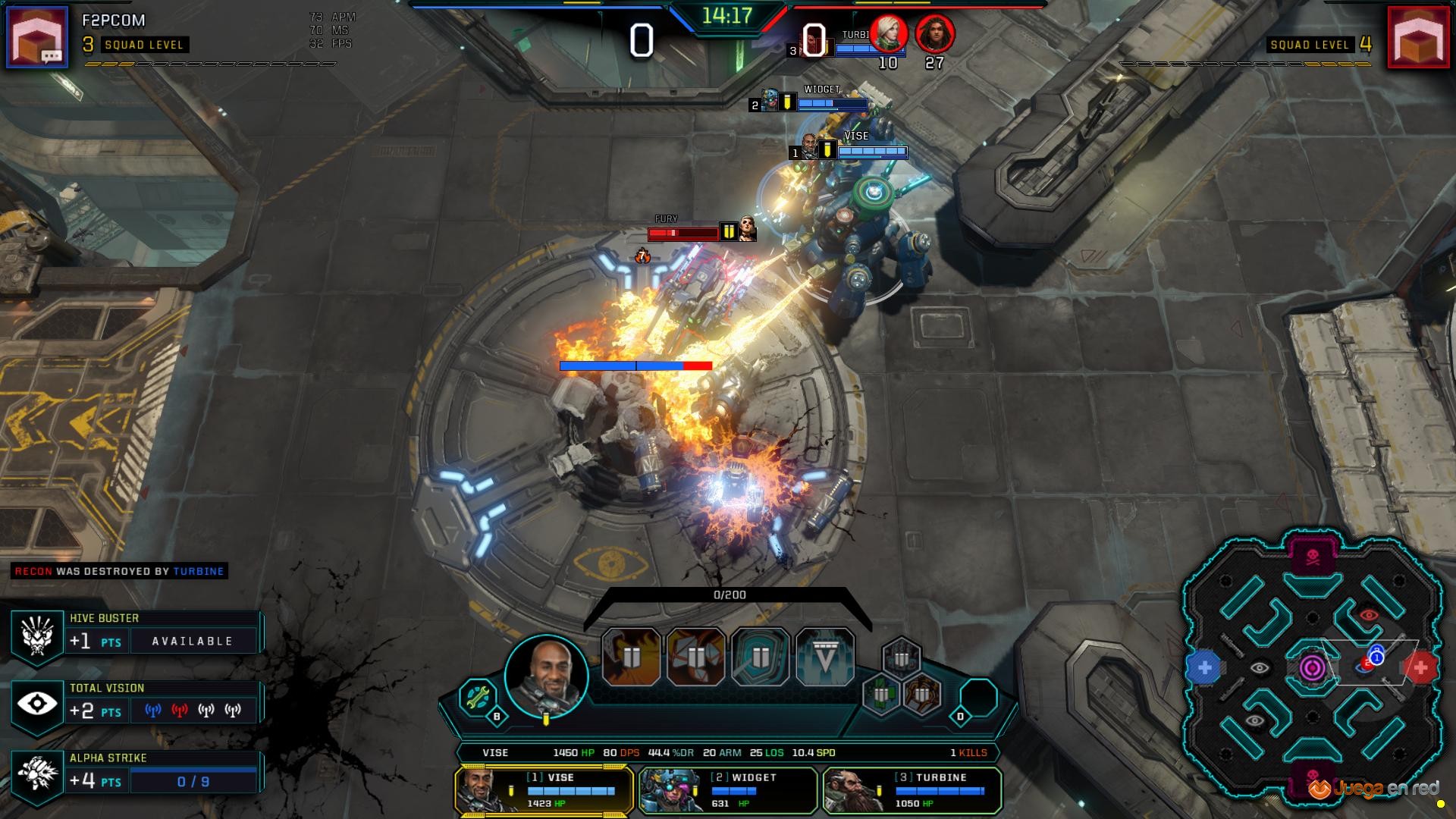Click the blue base cross on the minimap
Viewport: 1456px width, 819px height.
coord(1204,668)
